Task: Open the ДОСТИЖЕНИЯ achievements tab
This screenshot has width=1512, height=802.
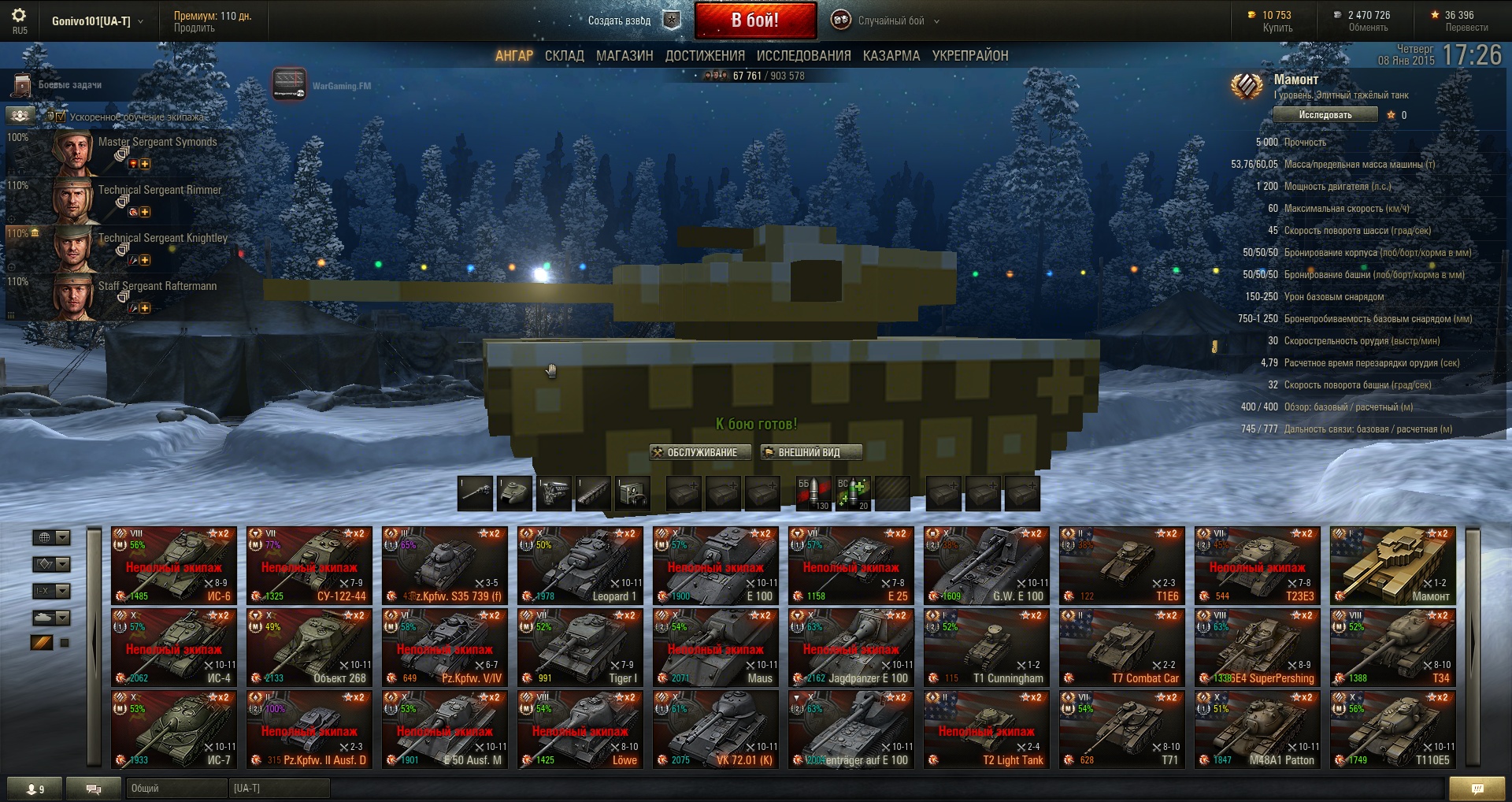Action: tap(705, 56)
